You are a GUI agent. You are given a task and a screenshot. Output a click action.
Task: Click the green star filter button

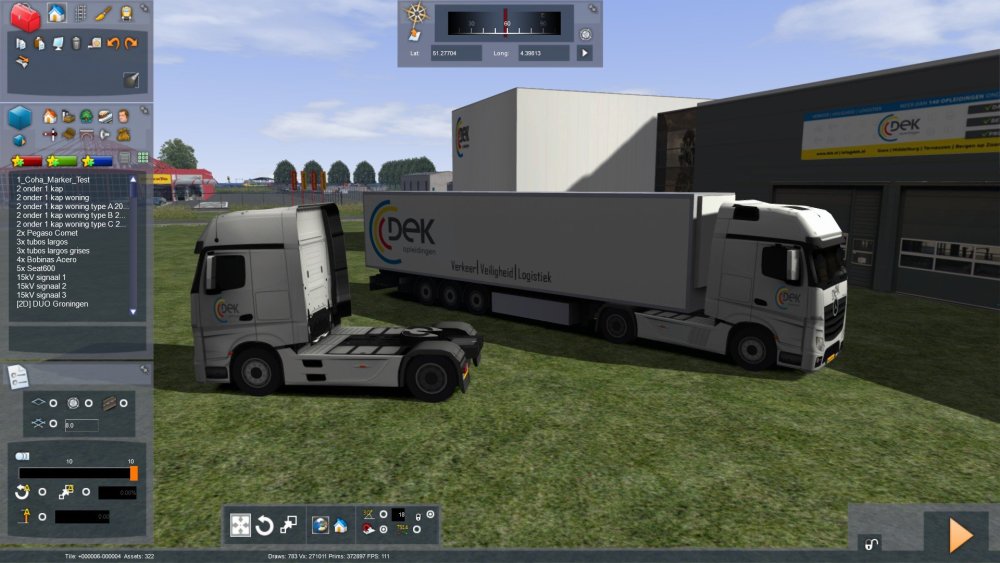pyautogui.click(x=62, y=160)
